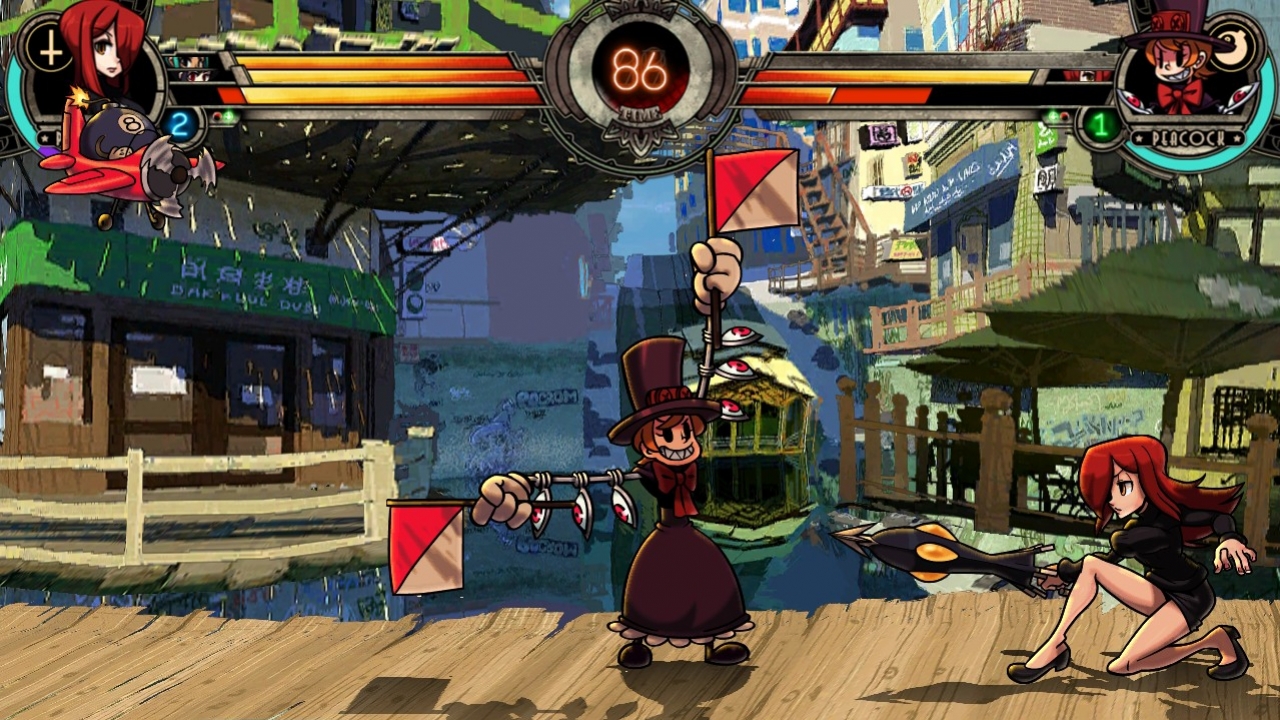Toggle the green indicator light under the left healthbar
The height and width of the screenshot is (720, 1280).
[x=228, y=116]
